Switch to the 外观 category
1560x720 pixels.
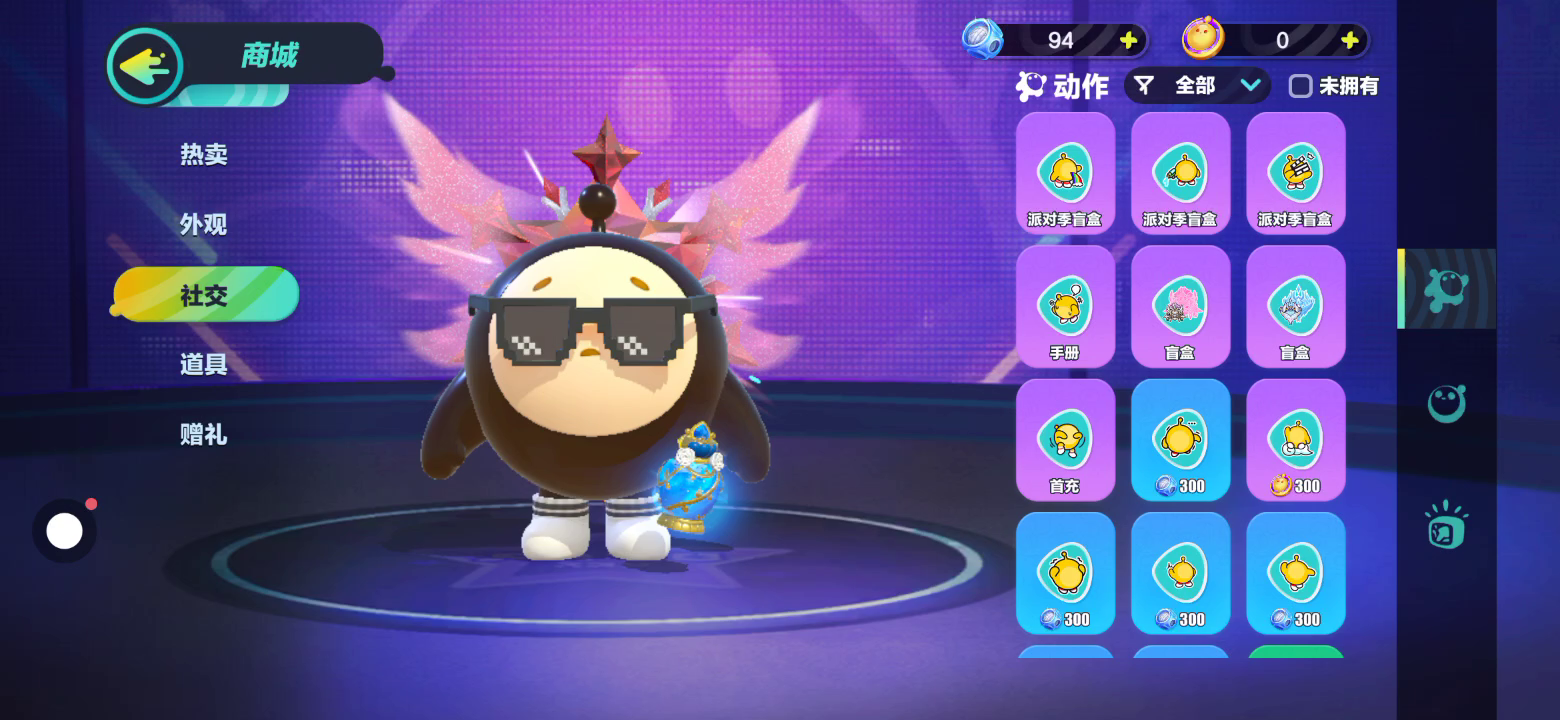tap(204, 224)
